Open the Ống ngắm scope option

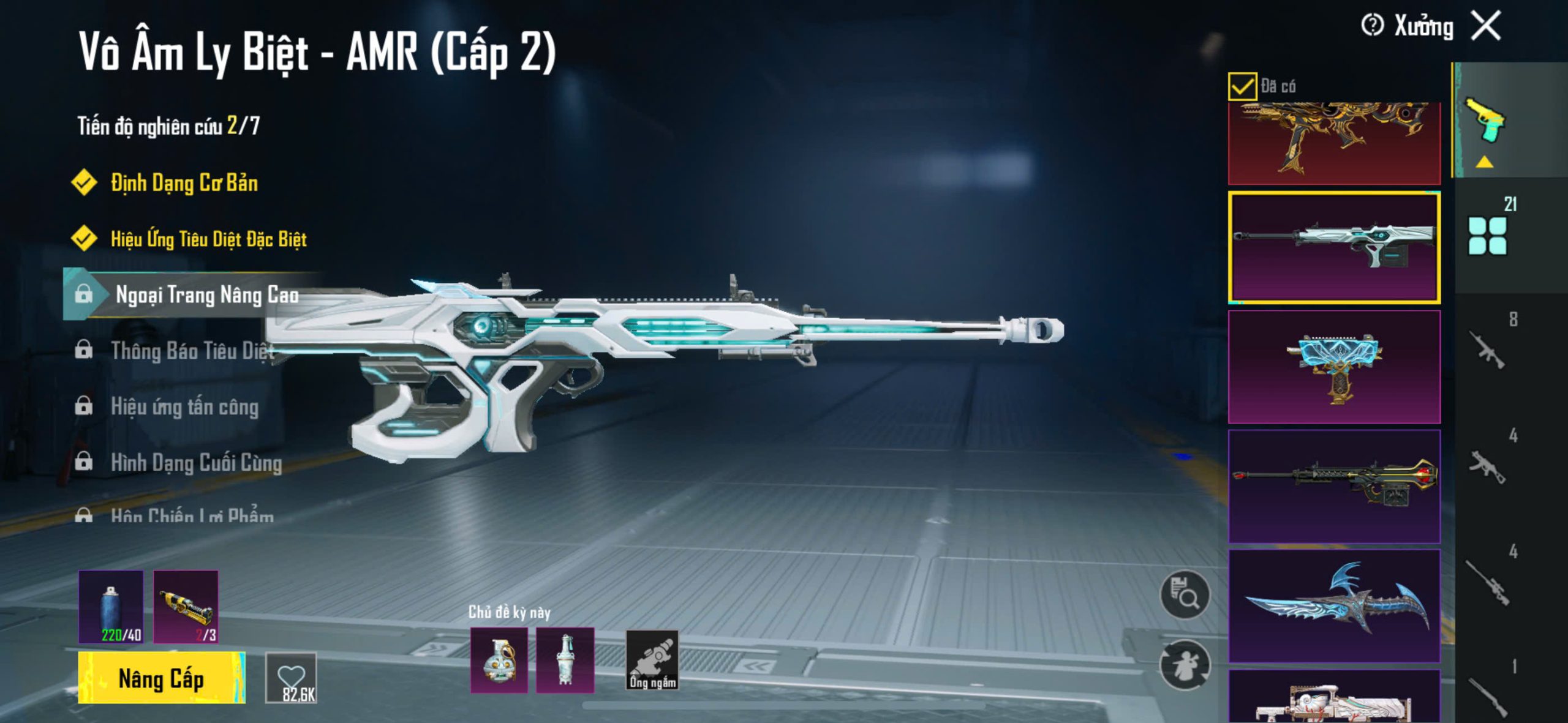coord(652,661)
